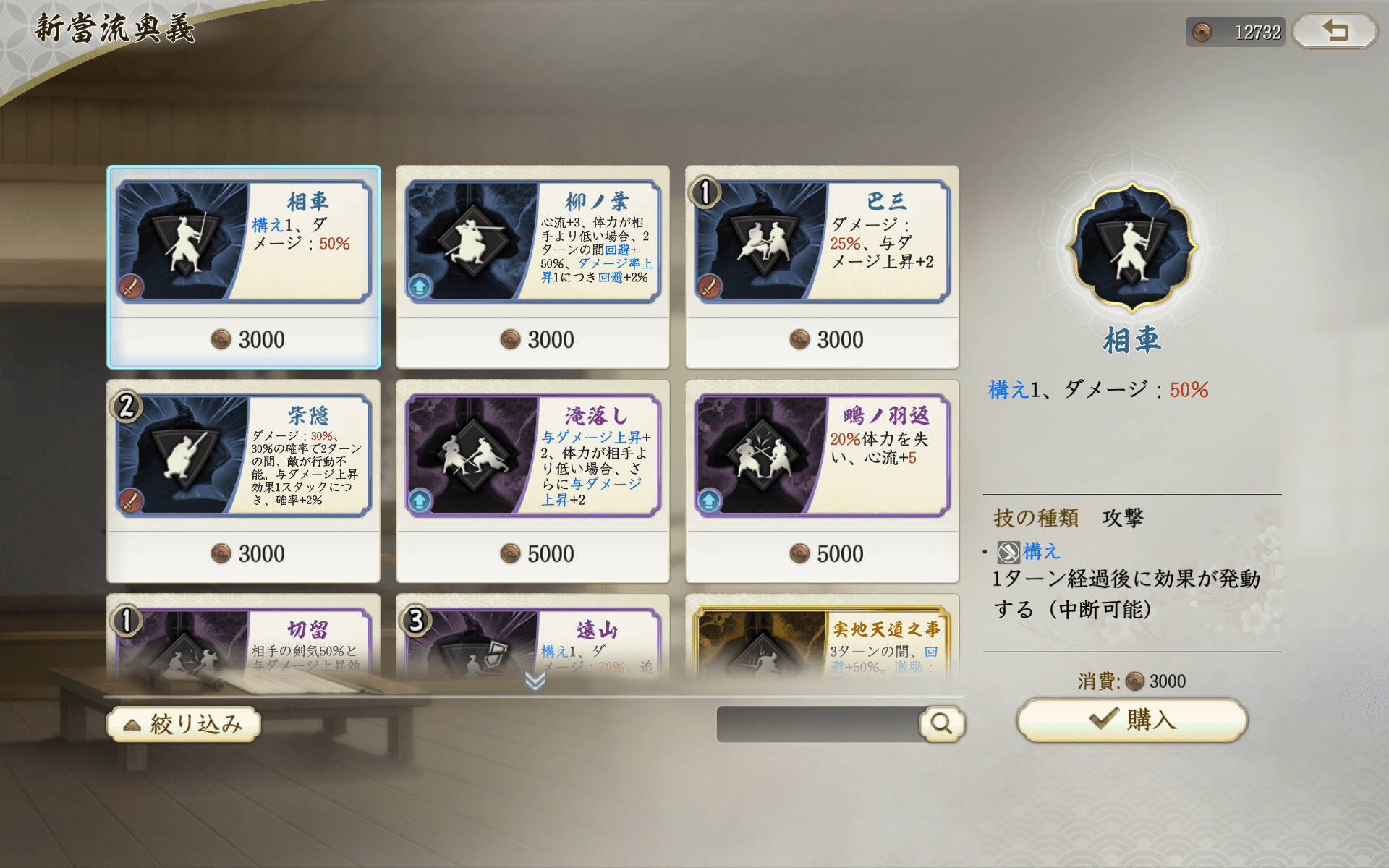Tap the red sword attack icon on 相車 card
Image resolution: width=1389 pixels, height=868 pixels.
click(x=131, y=286)
